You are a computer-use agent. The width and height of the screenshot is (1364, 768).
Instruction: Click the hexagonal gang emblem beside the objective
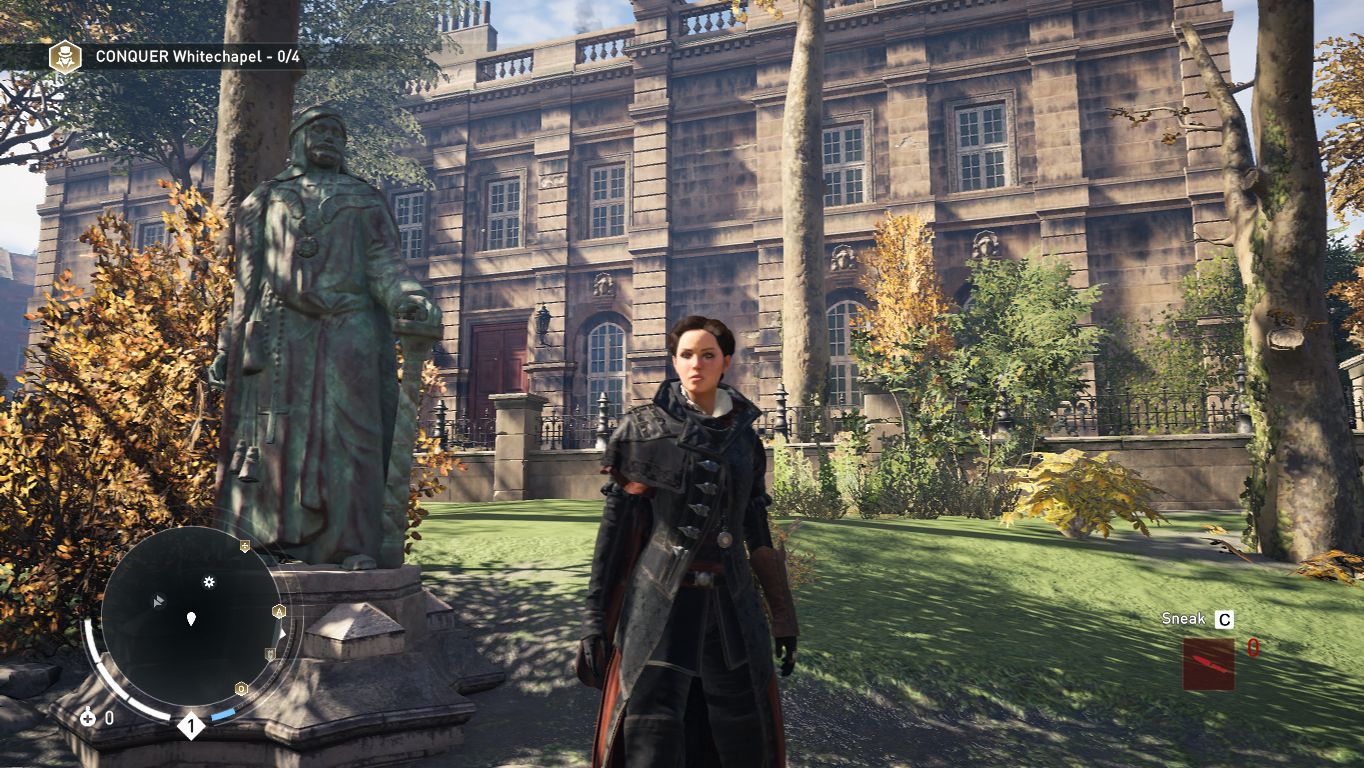click(x=65, y=56)
